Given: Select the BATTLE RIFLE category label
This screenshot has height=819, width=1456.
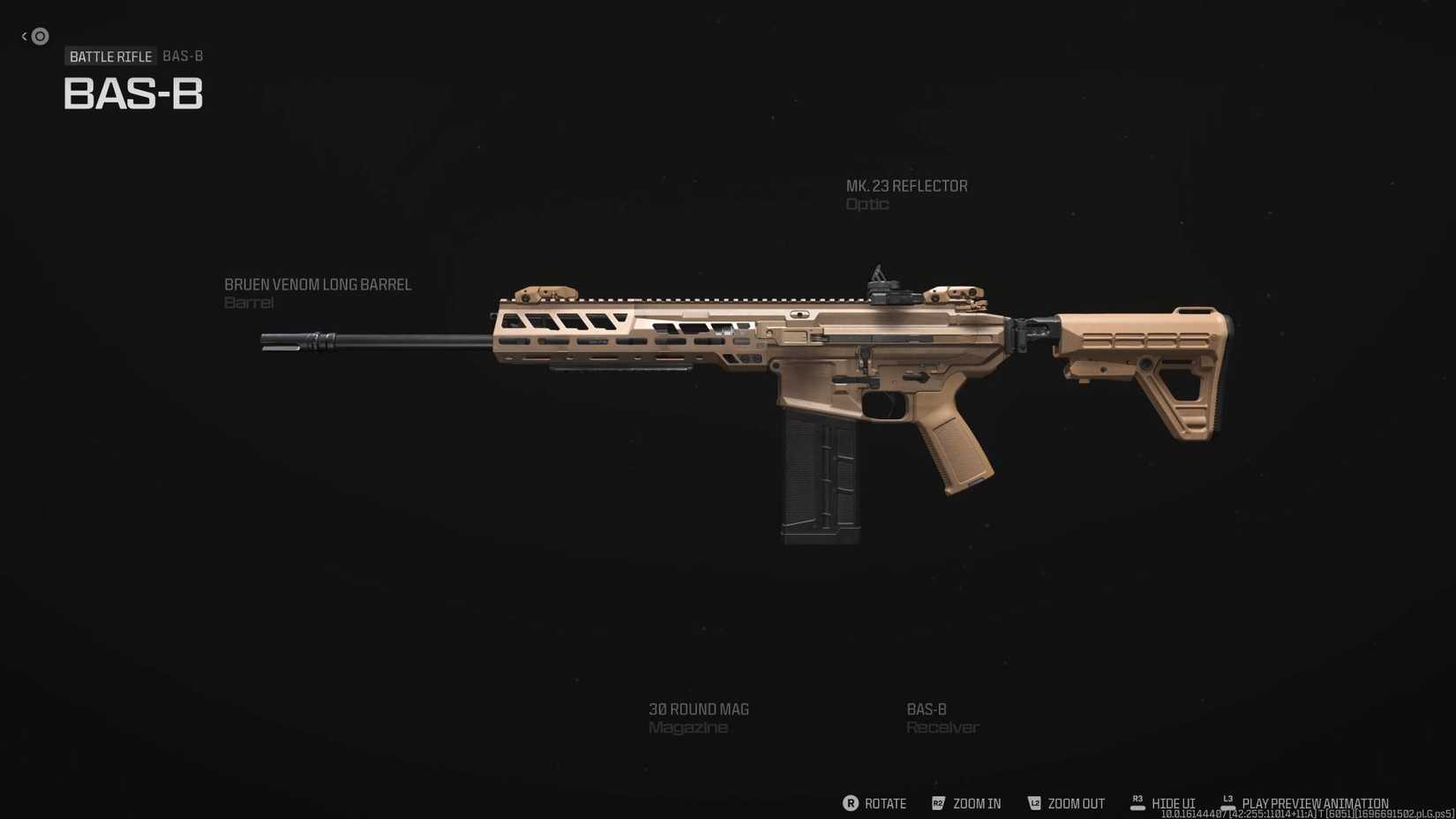Looking at the screenshot, I should (x=111, y=56).
